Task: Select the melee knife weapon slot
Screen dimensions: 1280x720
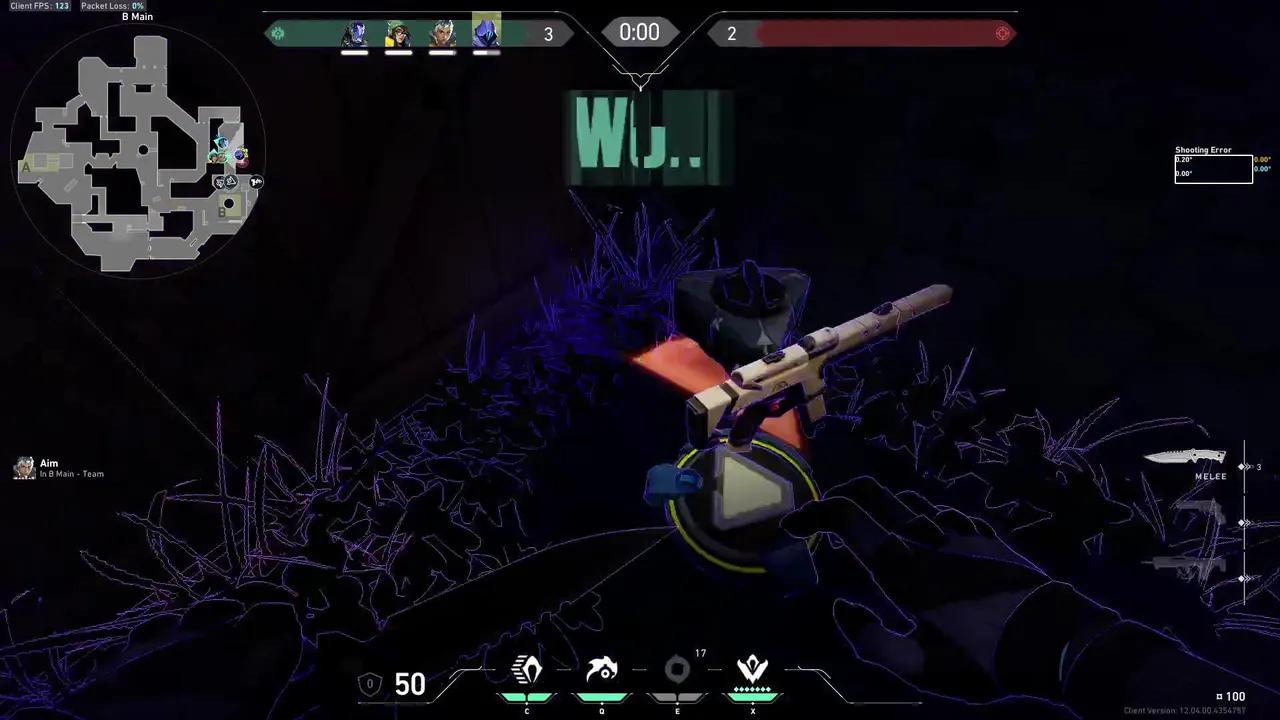Action: point(1185,457)
